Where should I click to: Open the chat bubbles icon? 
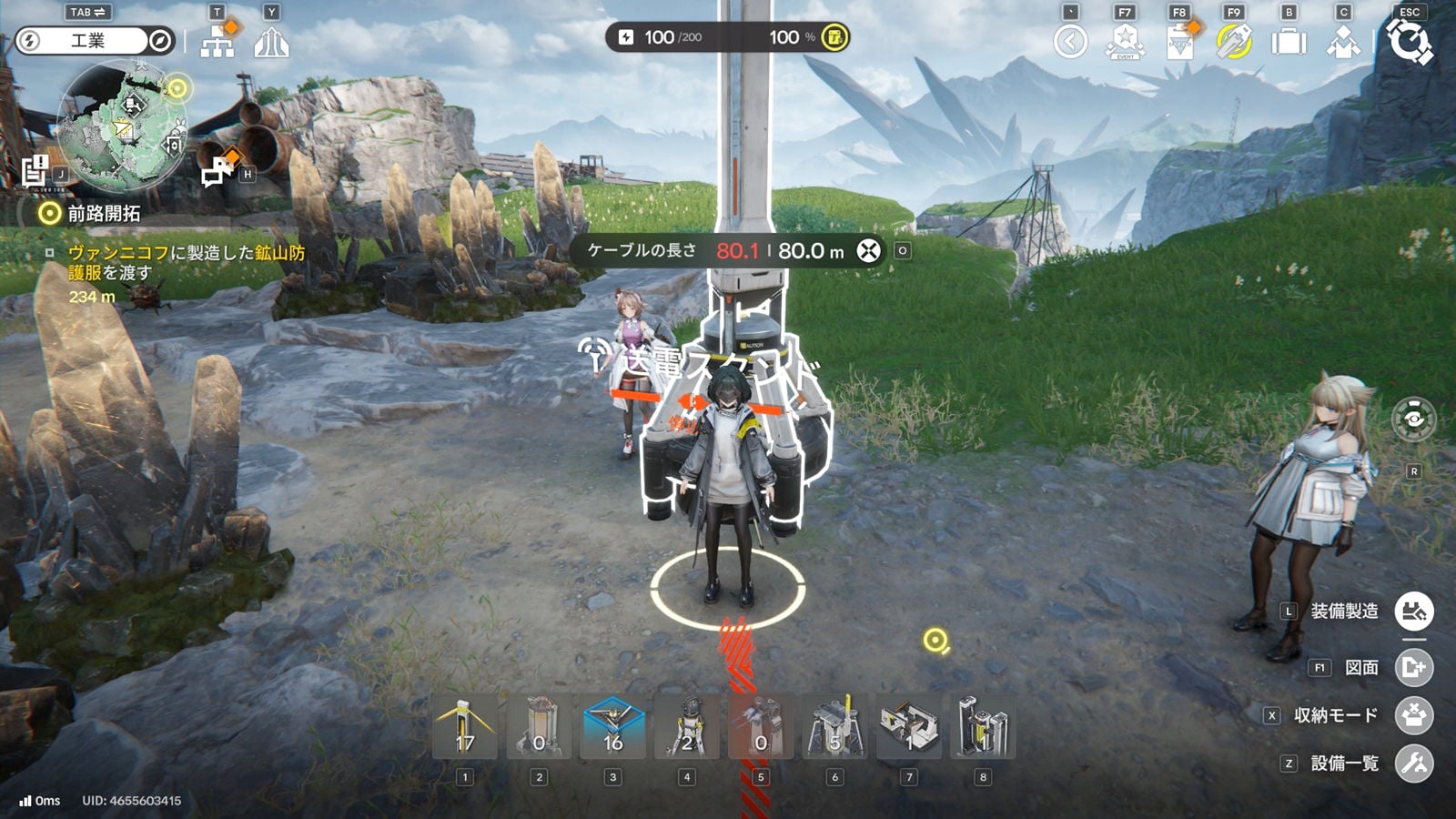point(218,170)
